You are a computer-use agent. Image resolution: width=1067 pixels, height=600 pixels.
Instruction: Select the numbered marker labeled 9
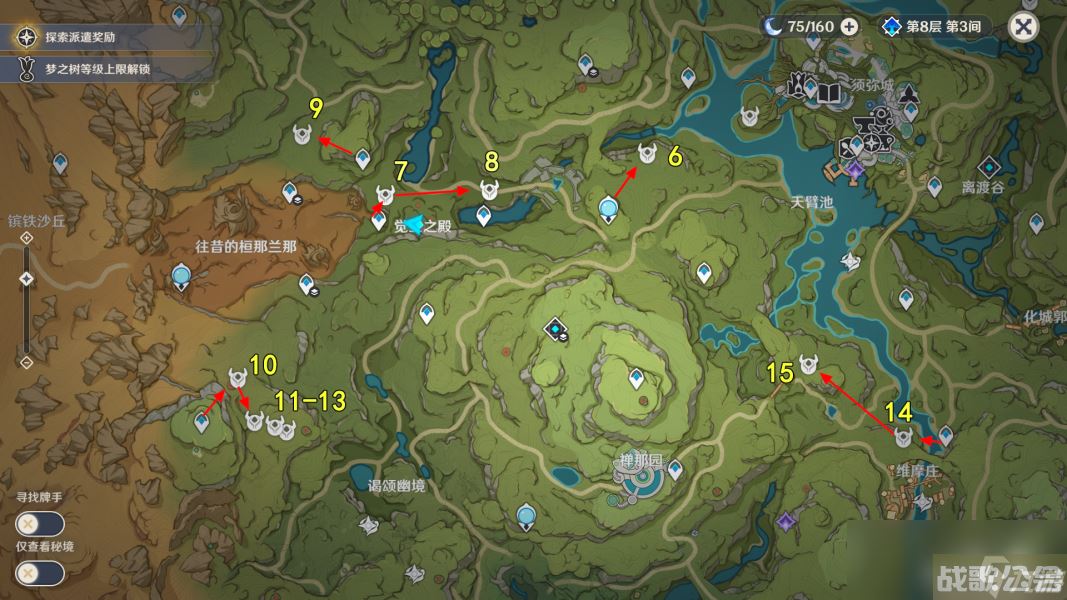pos(302,134)
